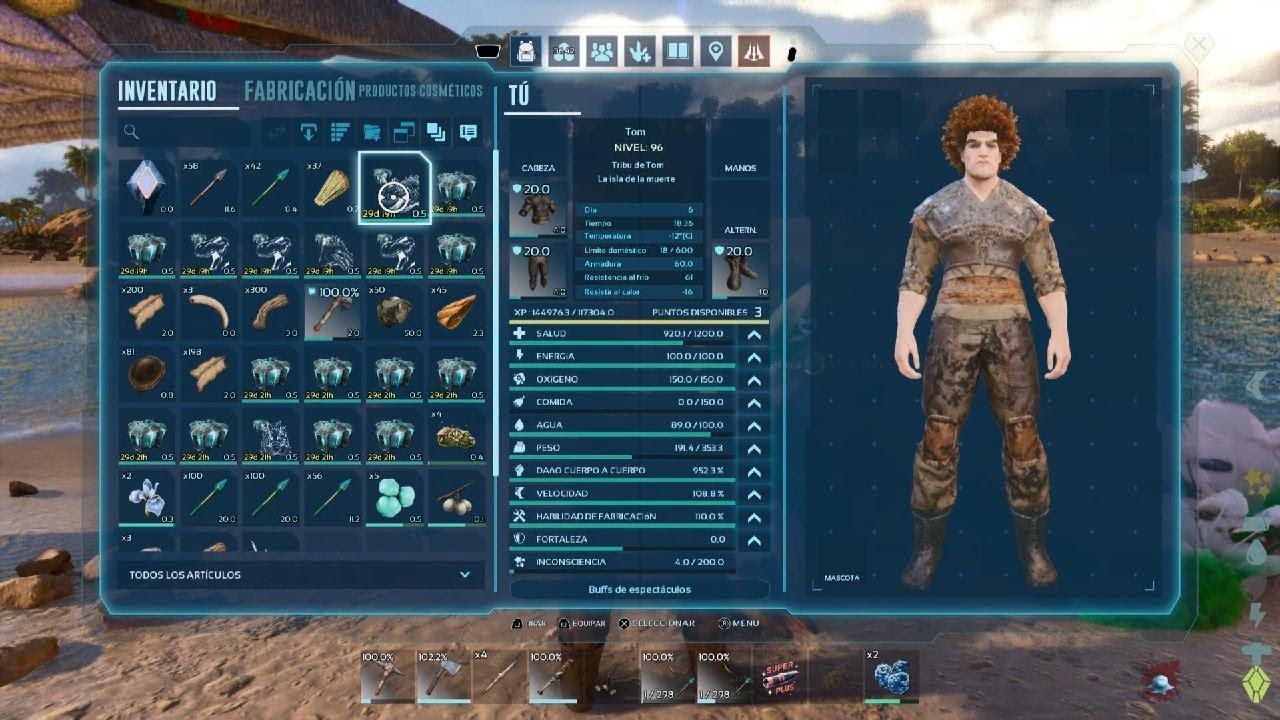Open the map marker menu icon

coord(714,51)
